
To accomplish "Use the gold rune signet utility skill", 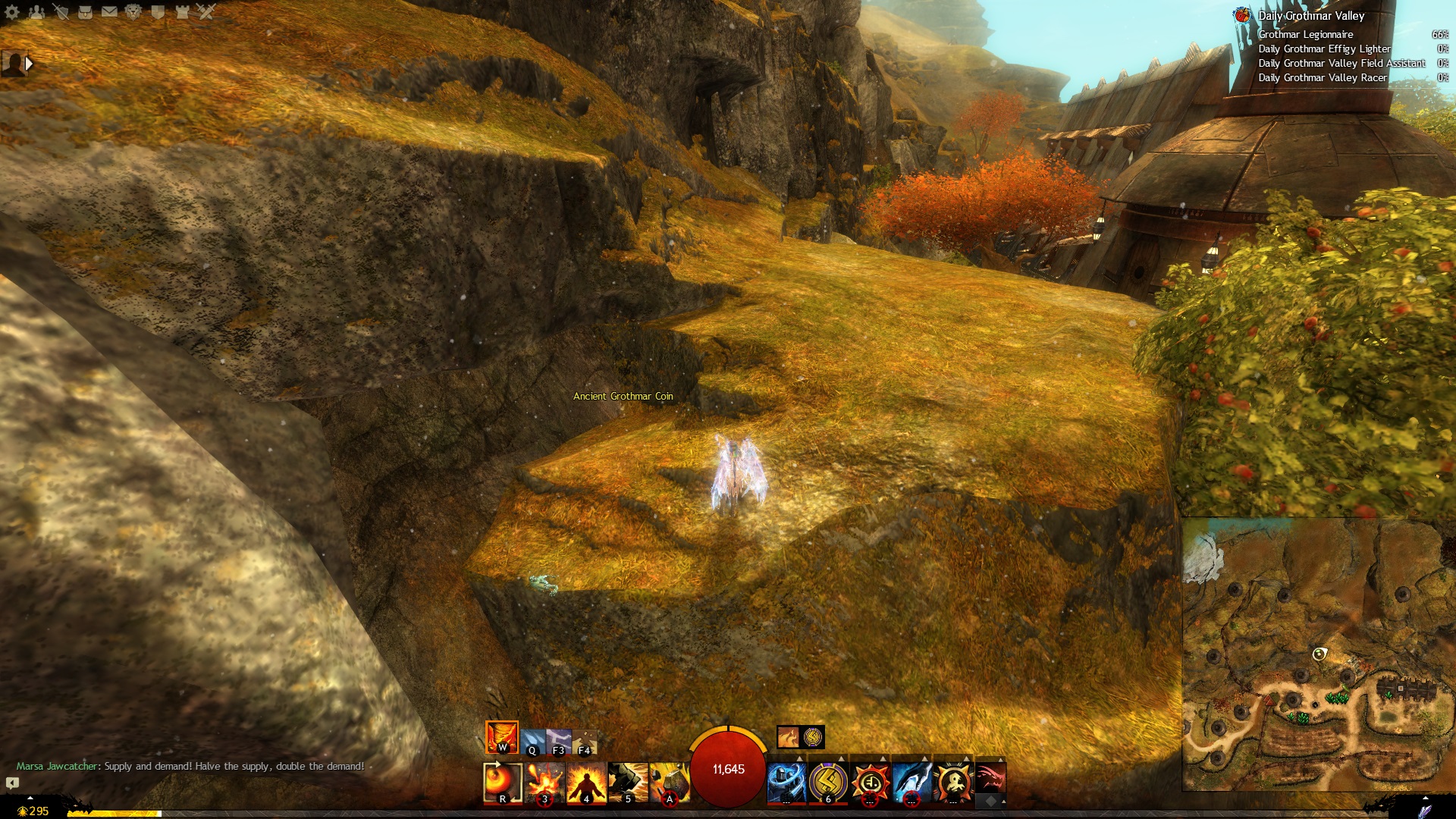I will point(827,782).
